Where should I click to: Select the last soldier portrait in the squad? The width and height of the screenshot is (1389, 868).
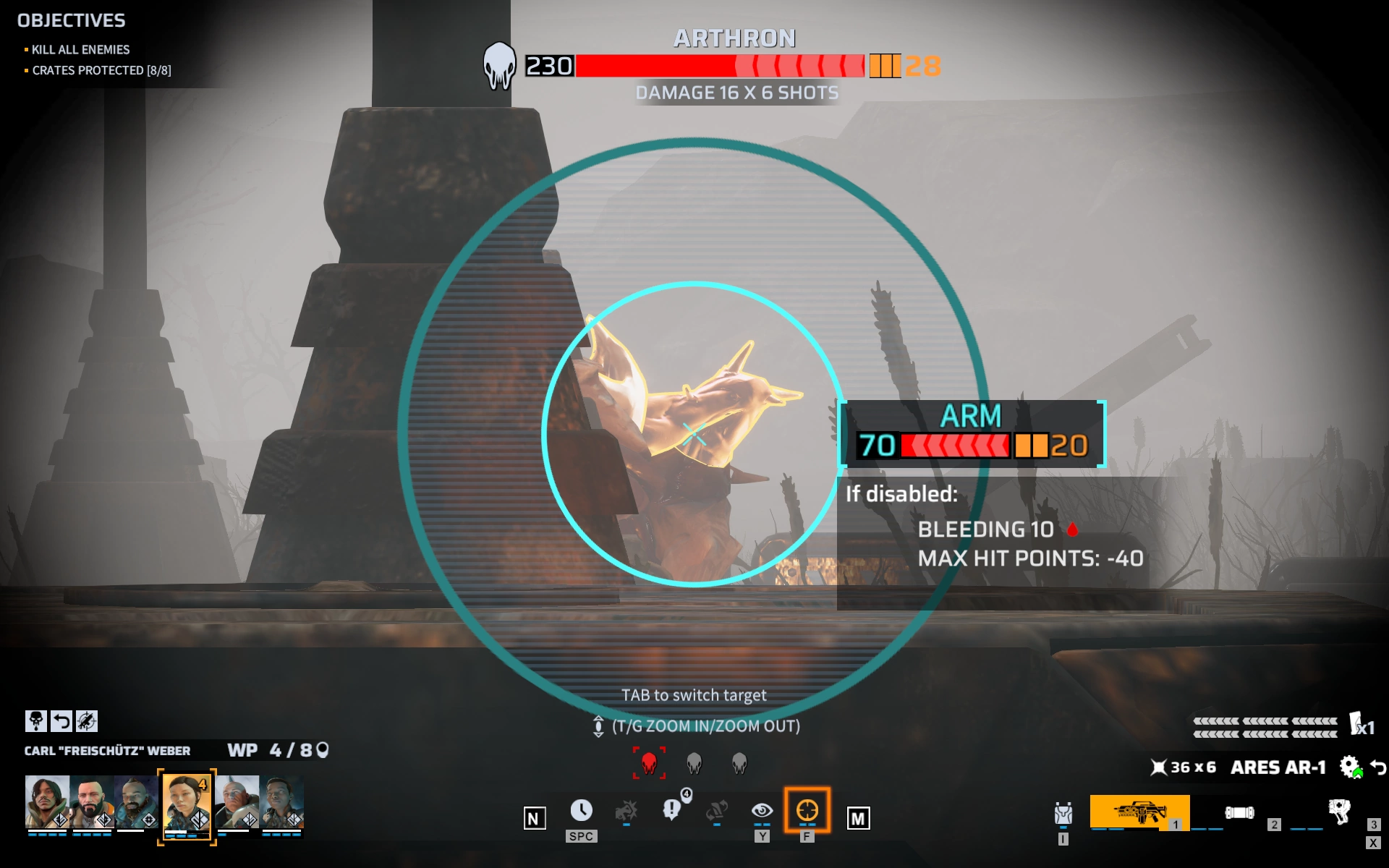point(281,801)
